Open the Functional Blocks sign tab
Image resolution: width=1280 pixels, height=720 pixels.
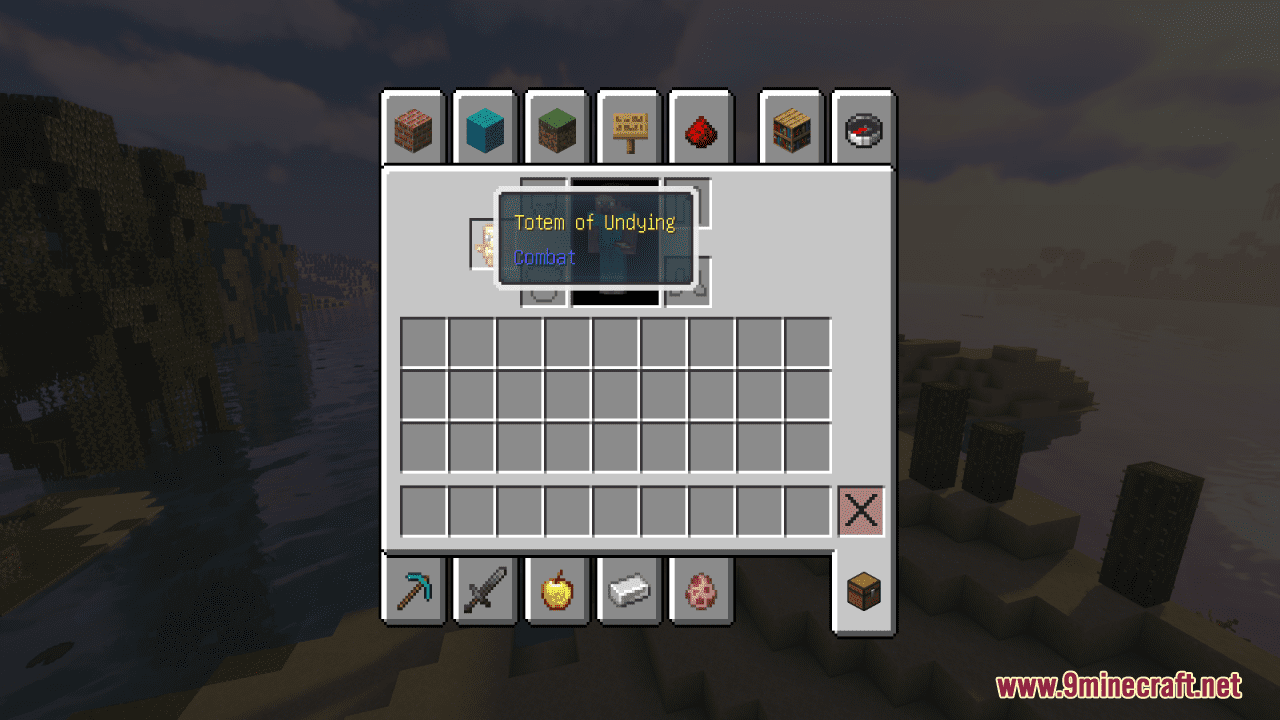[x=628, y=128]
